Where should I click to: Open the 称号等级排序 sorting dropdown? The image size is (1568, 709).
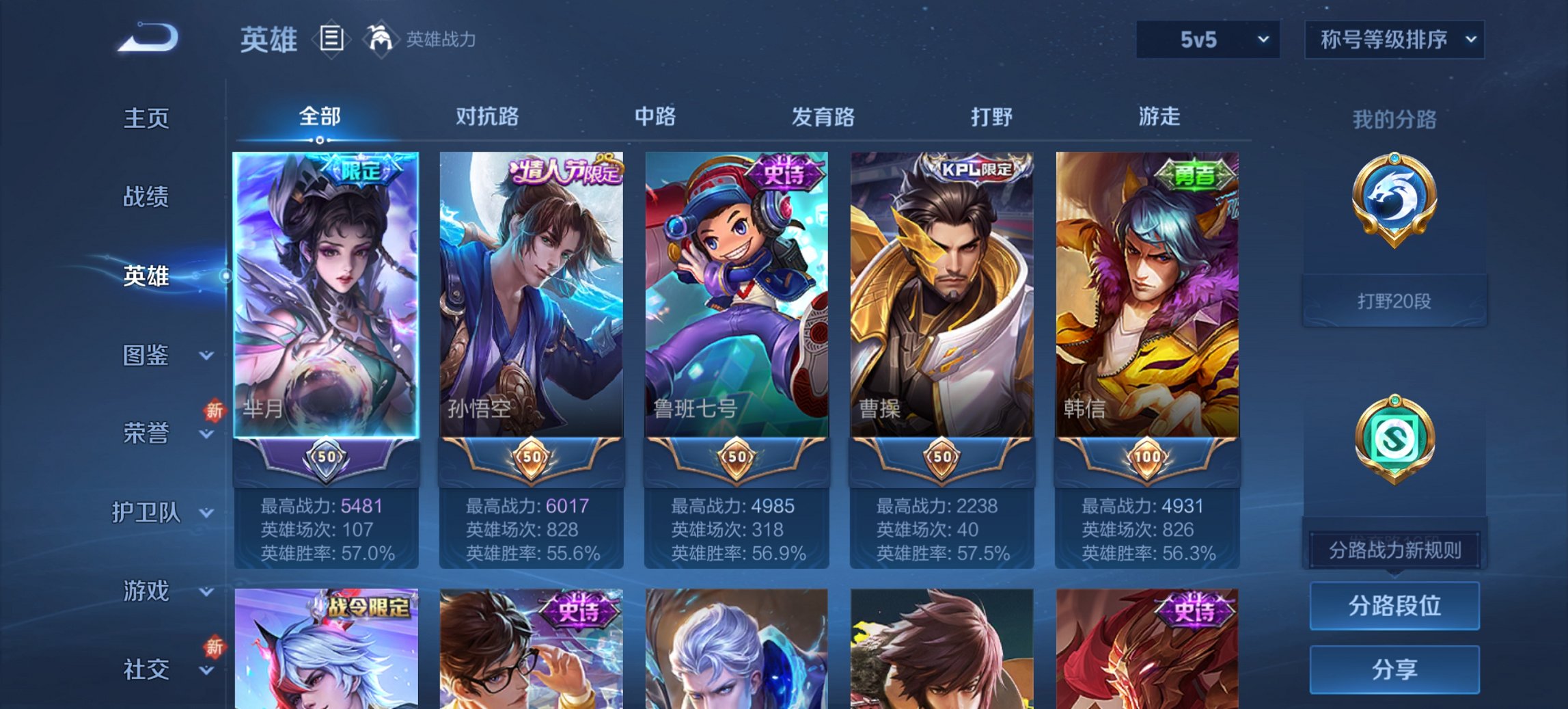pyautogui.click(x=1394, y=40)
